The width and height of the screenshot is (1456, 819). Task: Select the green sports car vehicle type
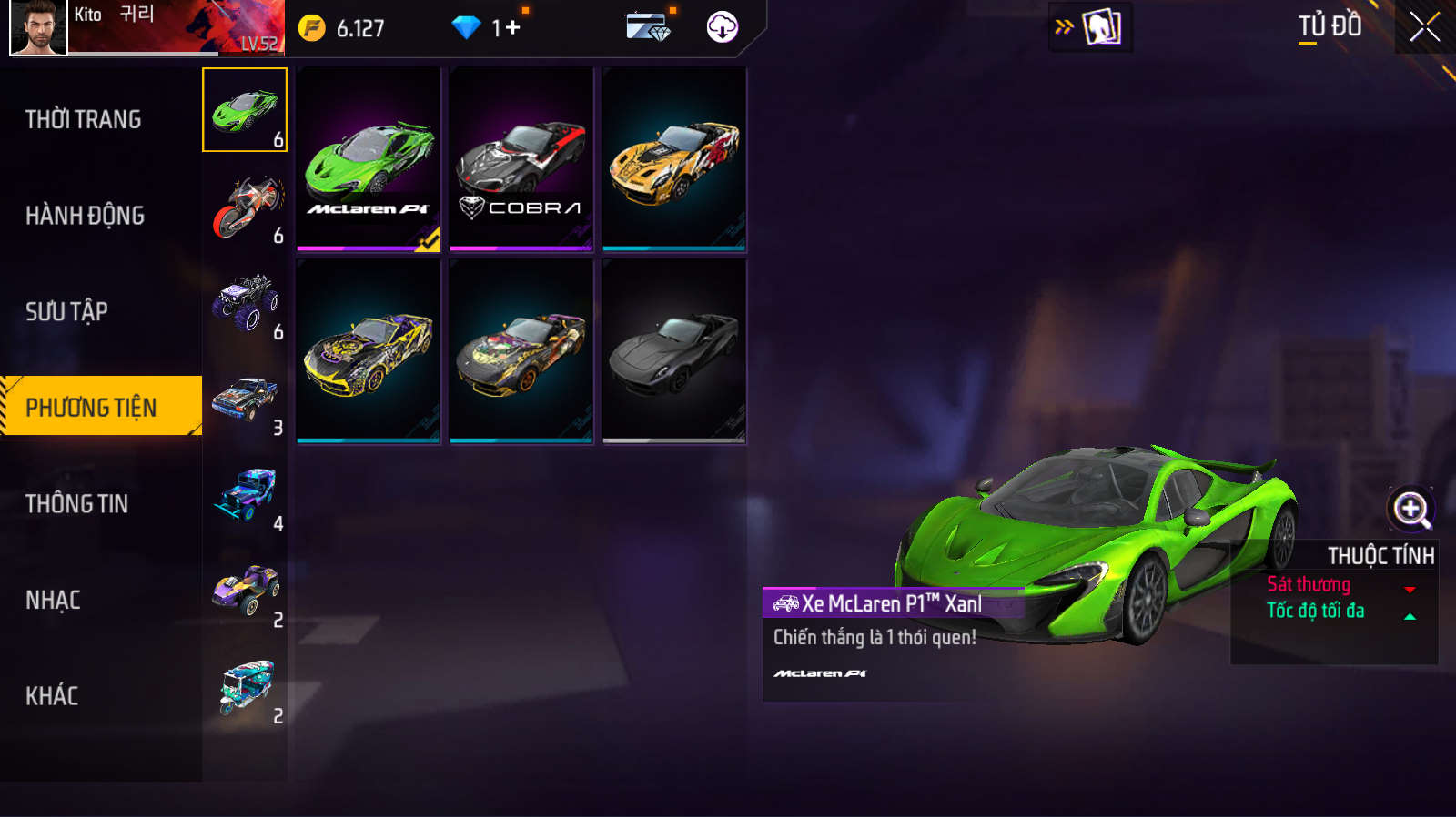click(x=244, y=110)
